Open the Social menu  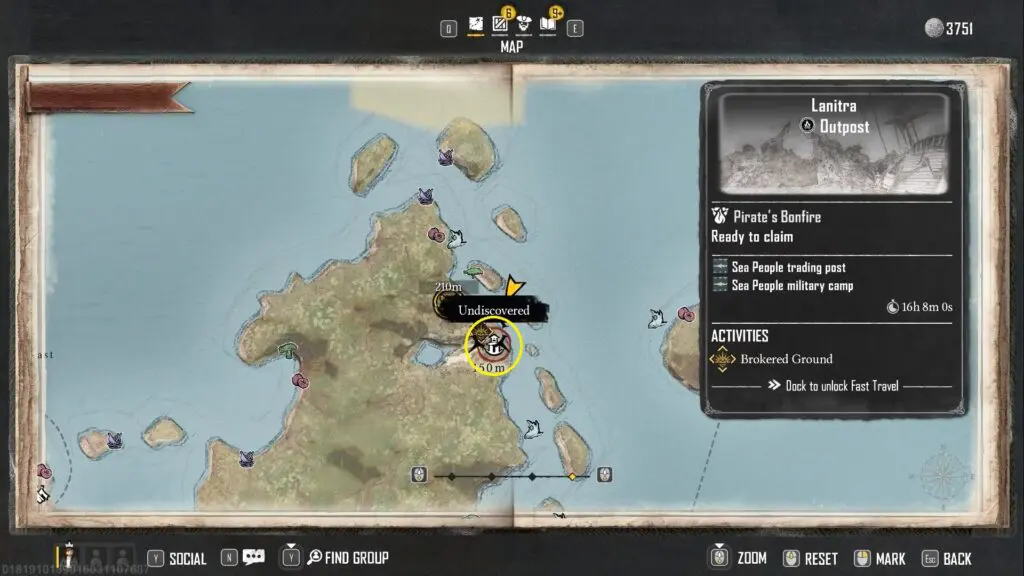[176, 558]
